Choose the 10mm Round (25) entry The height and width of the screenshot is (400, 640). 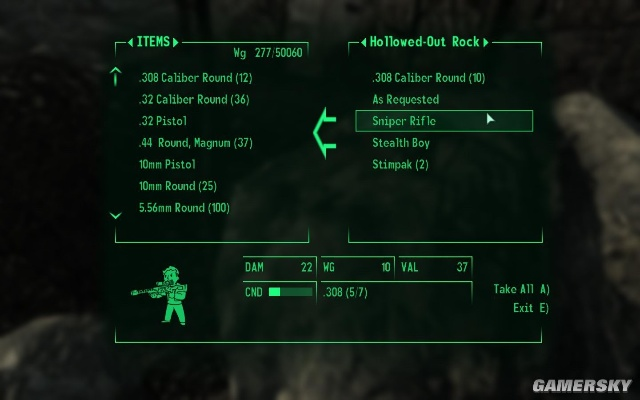click(x=178, y=186)
